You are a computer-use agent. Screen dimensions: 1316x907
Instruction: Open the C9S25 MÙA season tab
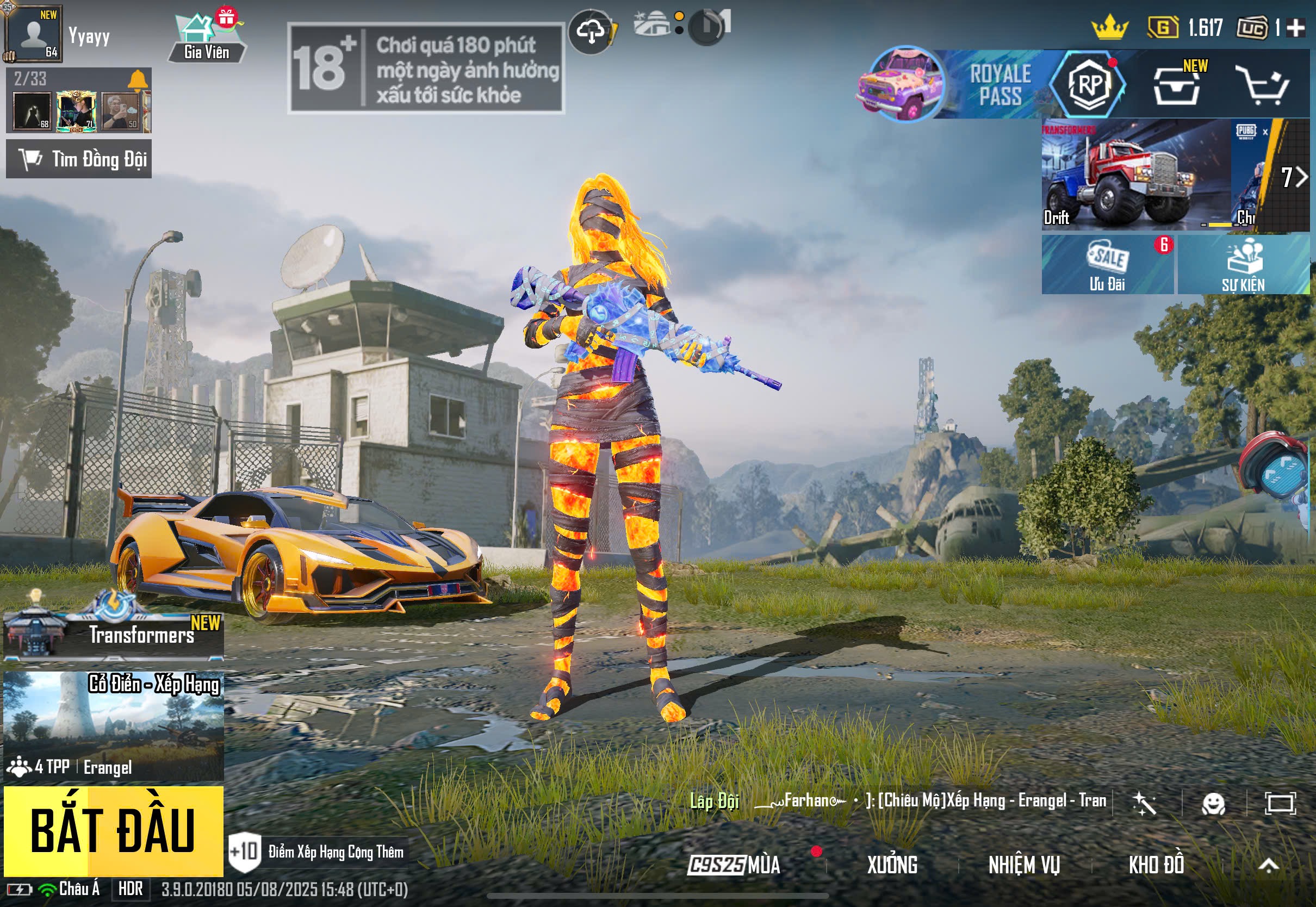point(734,865)
